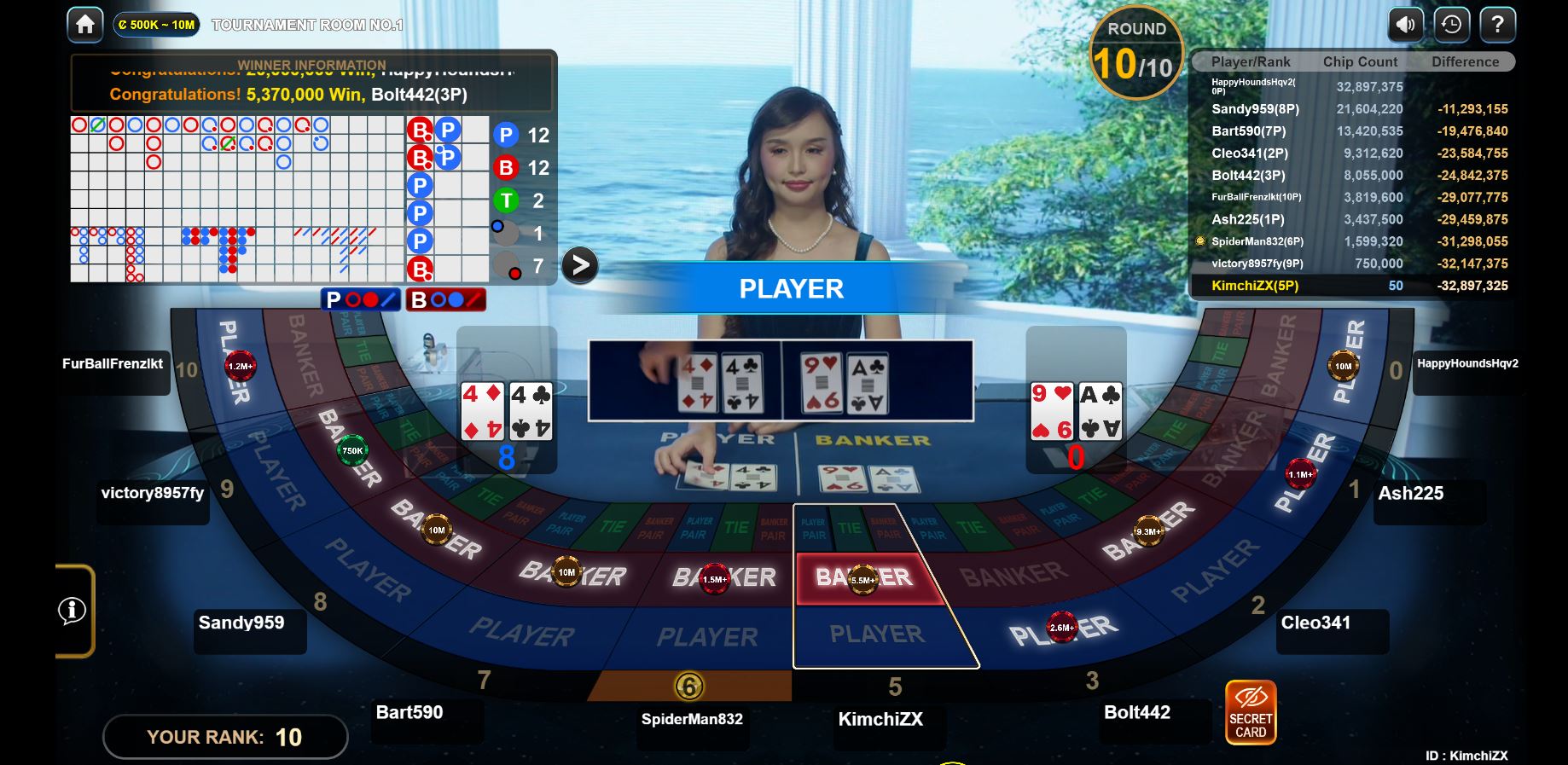Select the player-next prediction button
Image resolution: width=1568 pixels, height=765 pixels.
[x=361, y=300]
